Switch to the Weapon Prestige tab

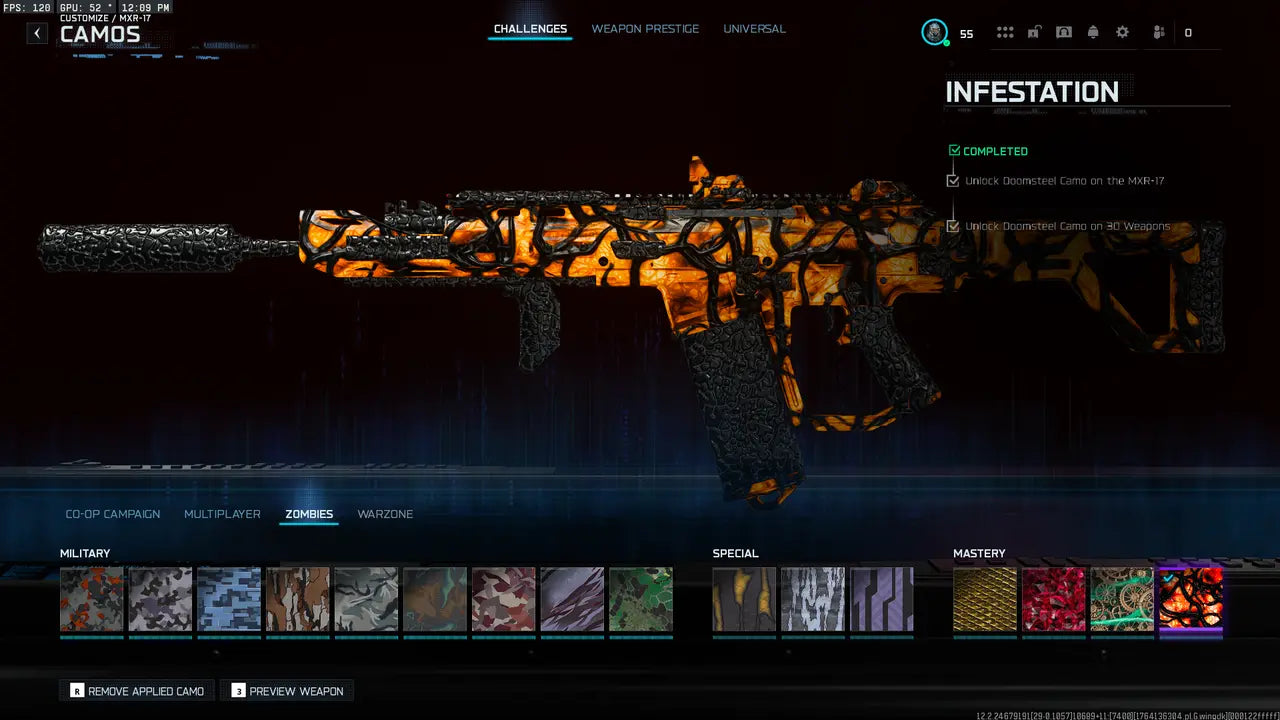click(x=645, y=29)
